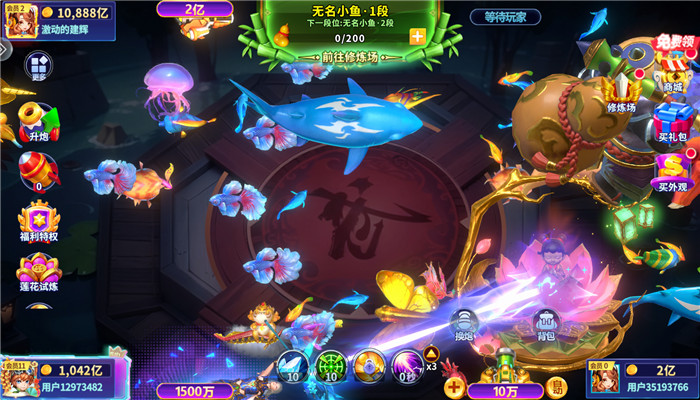The image size is (700, 400).
Task: Open the 更多 (more) grid menu
Action: [39, 65]
